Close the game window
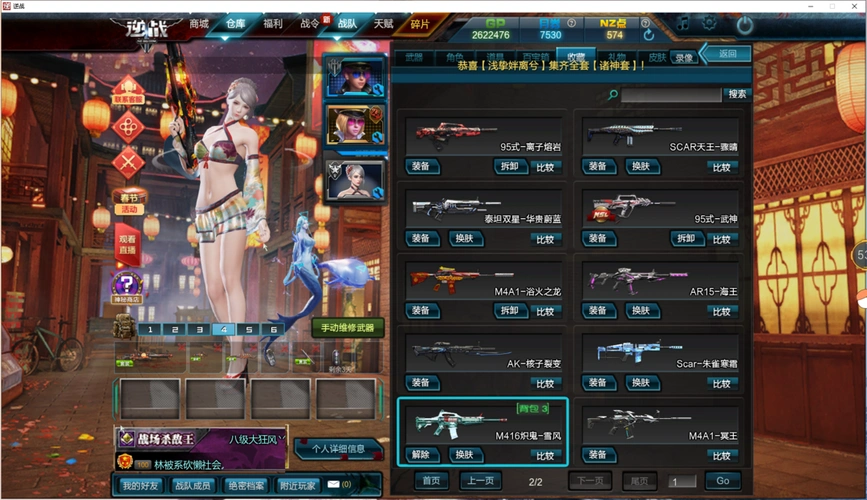867x500 pixels. coord(855,5)
